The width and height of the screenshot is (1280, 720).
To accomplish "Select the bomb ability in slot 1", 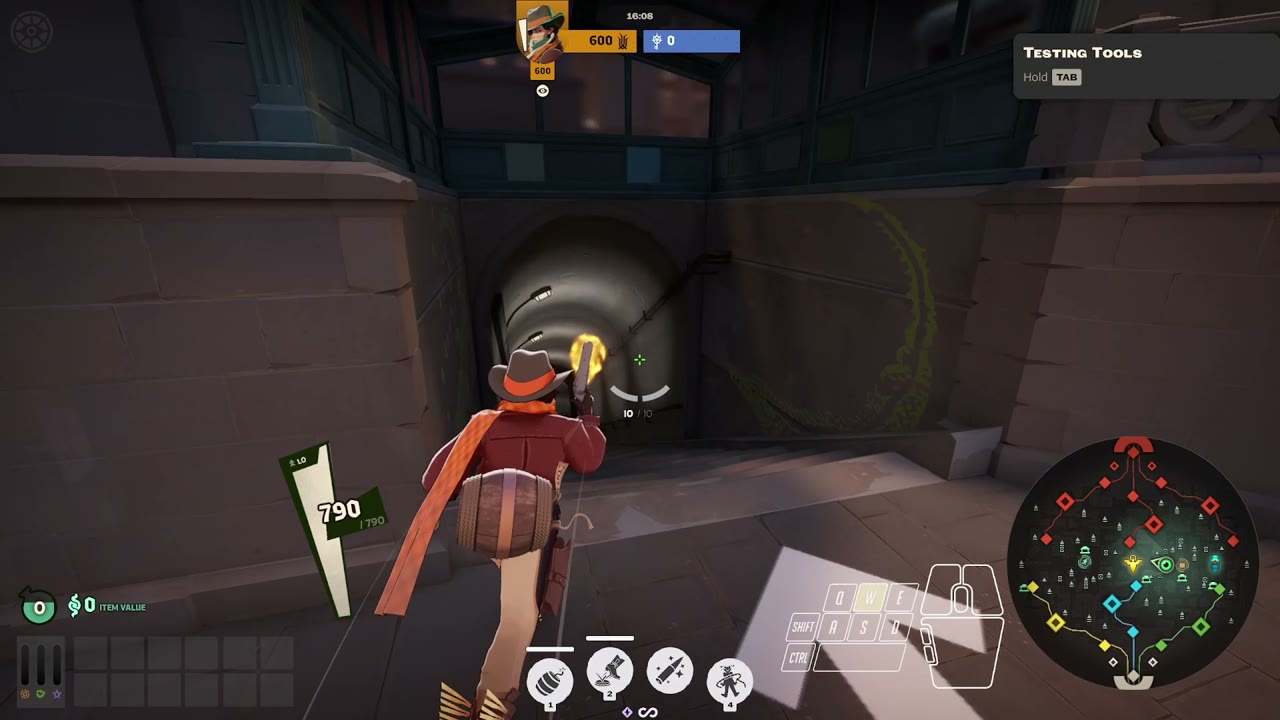I will click(549, 678).
